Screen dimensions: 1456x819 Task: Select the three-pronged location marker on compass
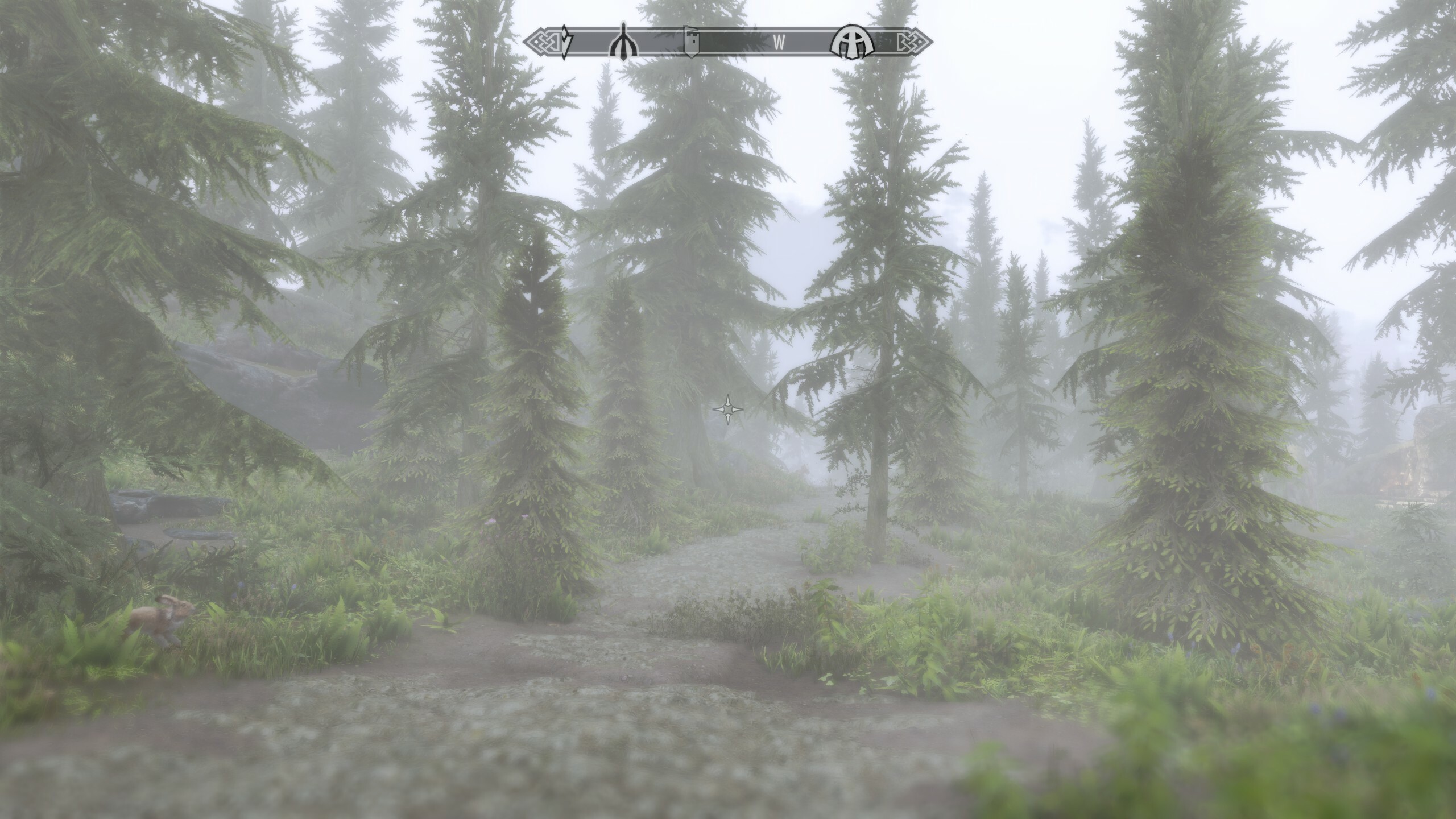[x=623, y=42]
